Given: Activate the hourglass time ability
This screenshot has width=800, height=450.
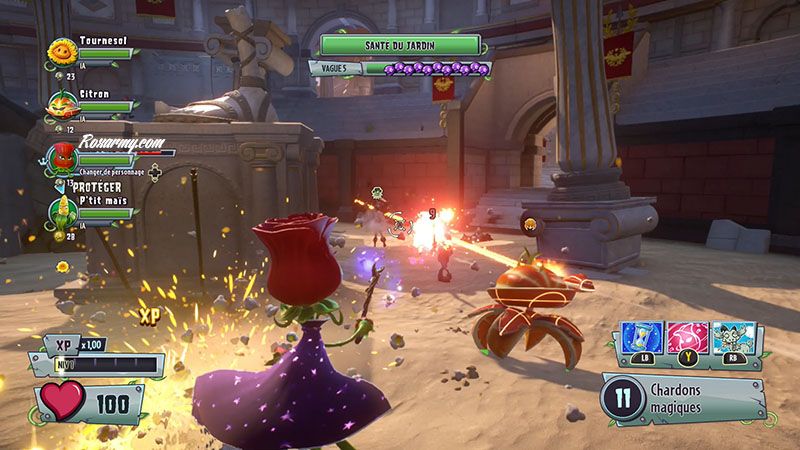Looking at the screenshot, I should [643, 338].
